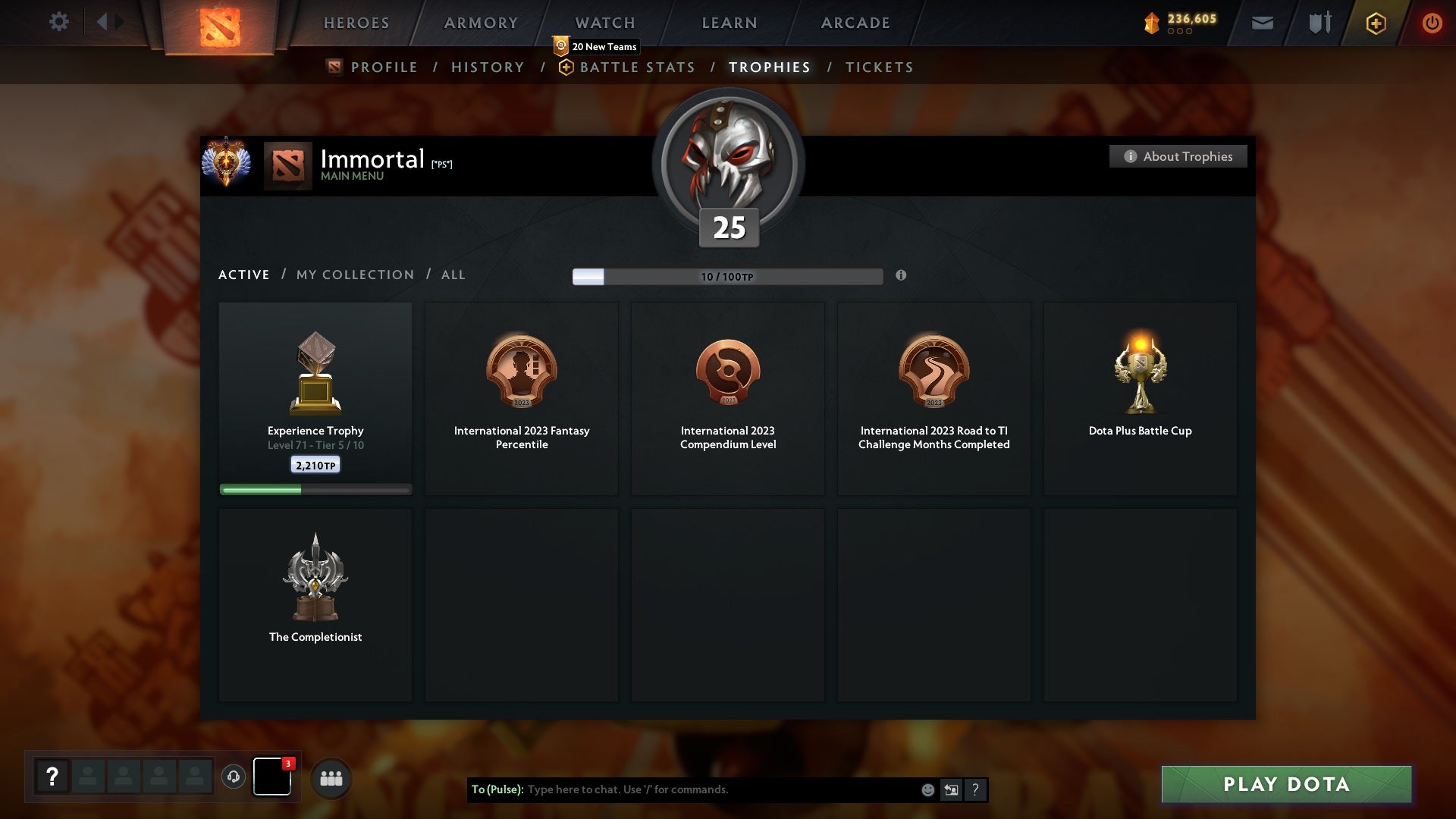1456x819 pixels.
Task: Toggle the voice chat headset icon
Action: (x=234, y=777)
